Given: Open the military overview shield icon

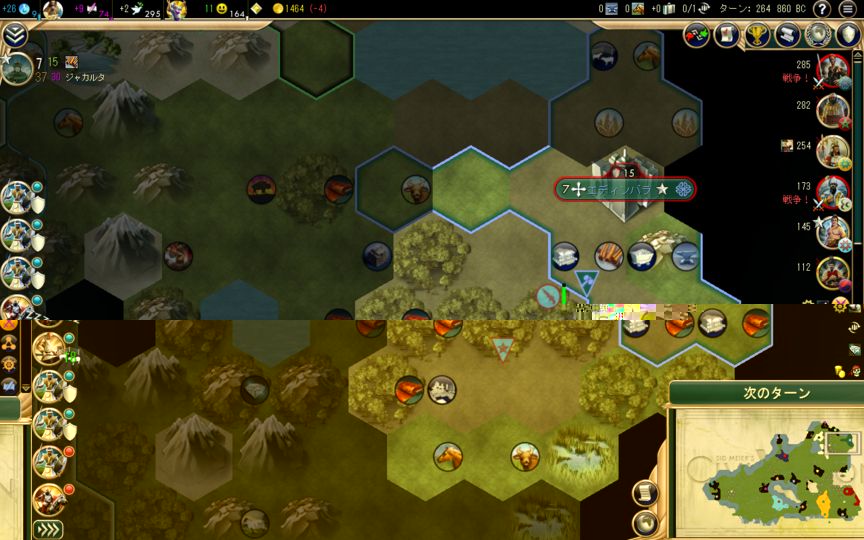Looking at the screenshot, I should (x=848, y=35).
